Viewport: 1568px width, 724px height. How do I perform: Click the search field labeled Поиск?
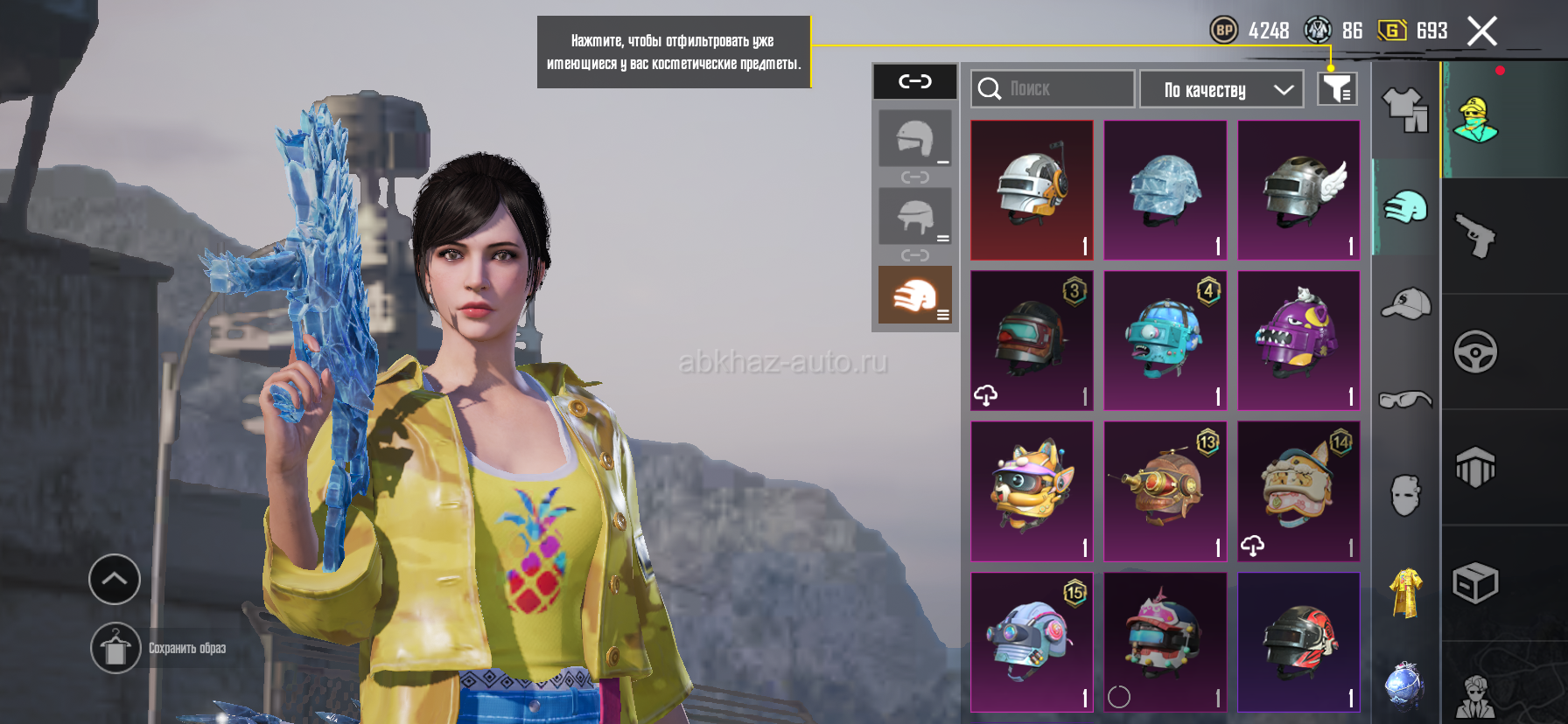[1053, 89]
